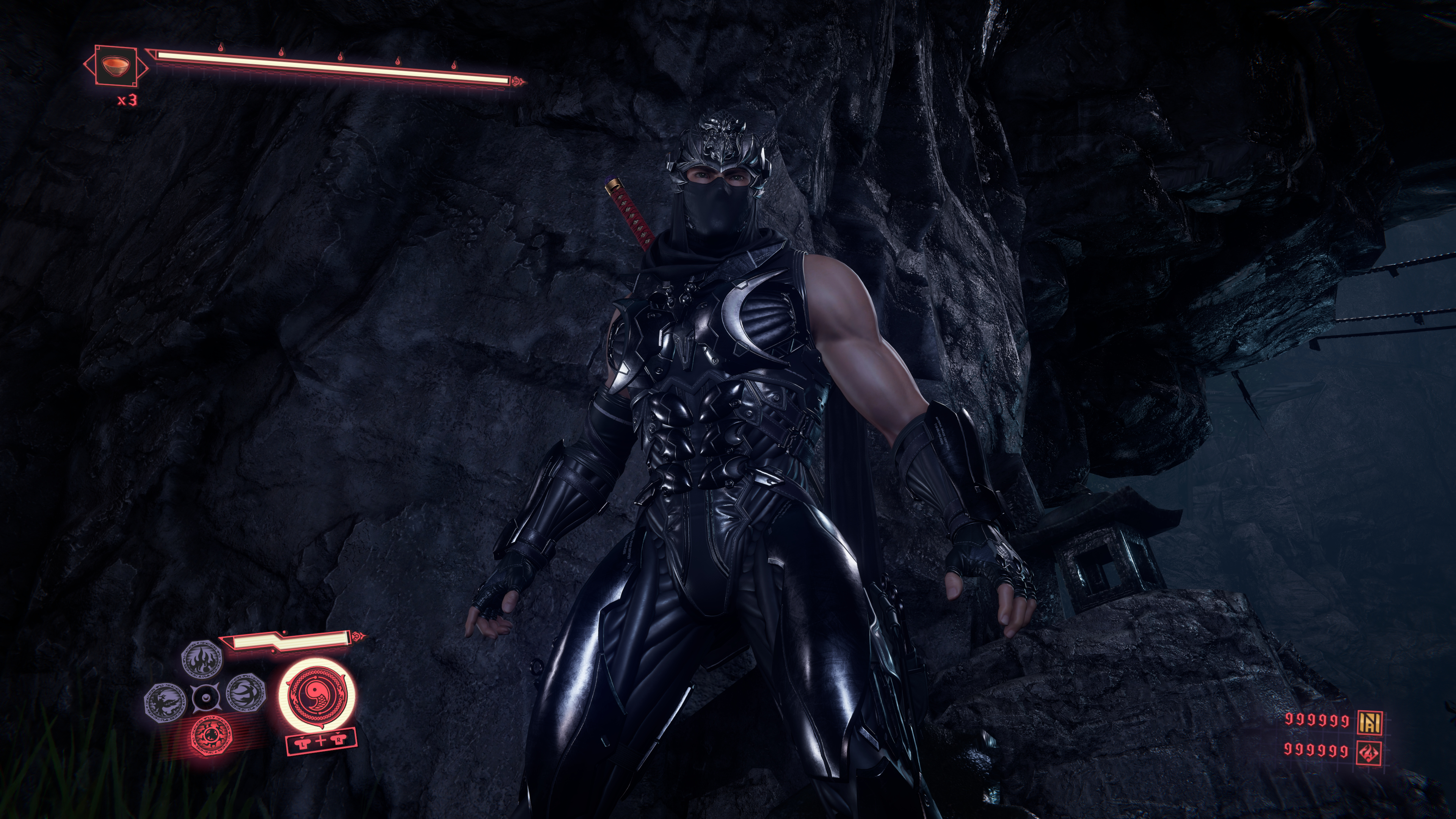Select the healing bowl item icon
Screen dimensions: 1456x819
[115, 65]
